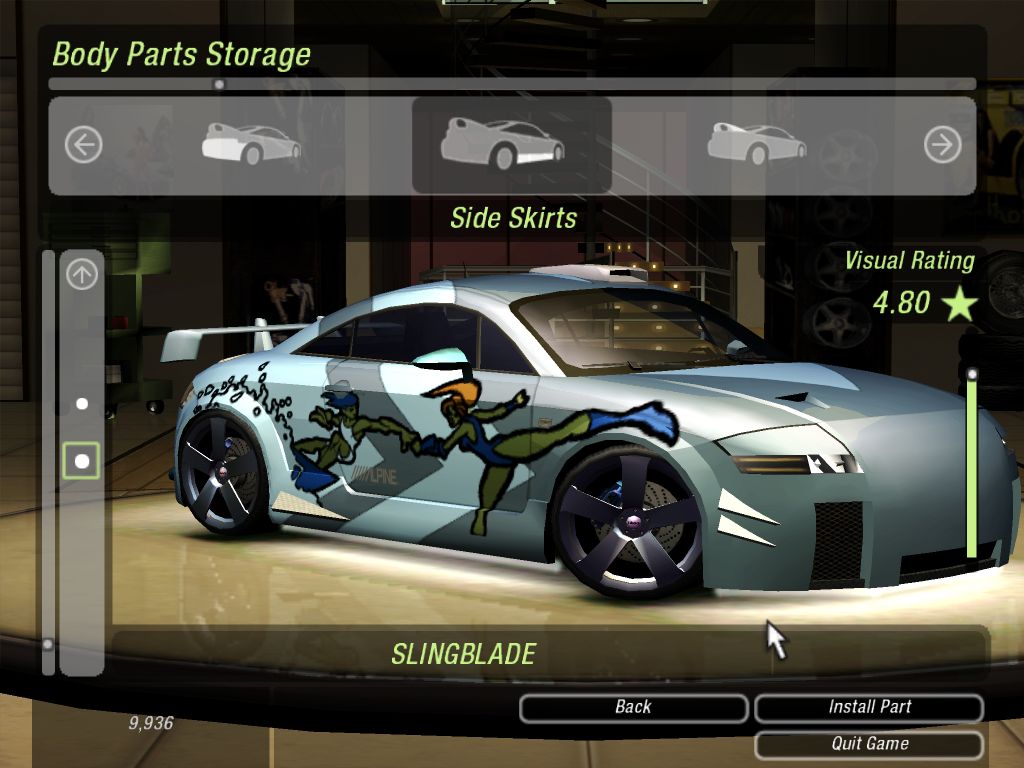Click the up arrow in the parts list
Viewport: 1024px width, 768px height.
82,274
